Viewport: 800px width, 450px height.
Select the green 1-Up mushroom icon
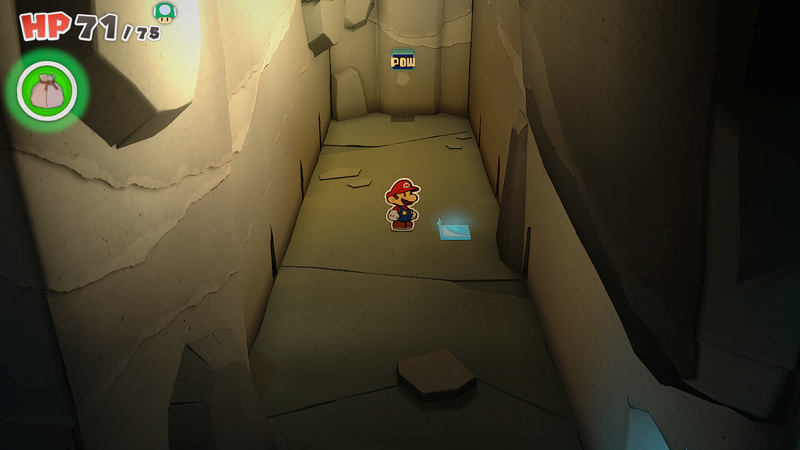(164, 12)
